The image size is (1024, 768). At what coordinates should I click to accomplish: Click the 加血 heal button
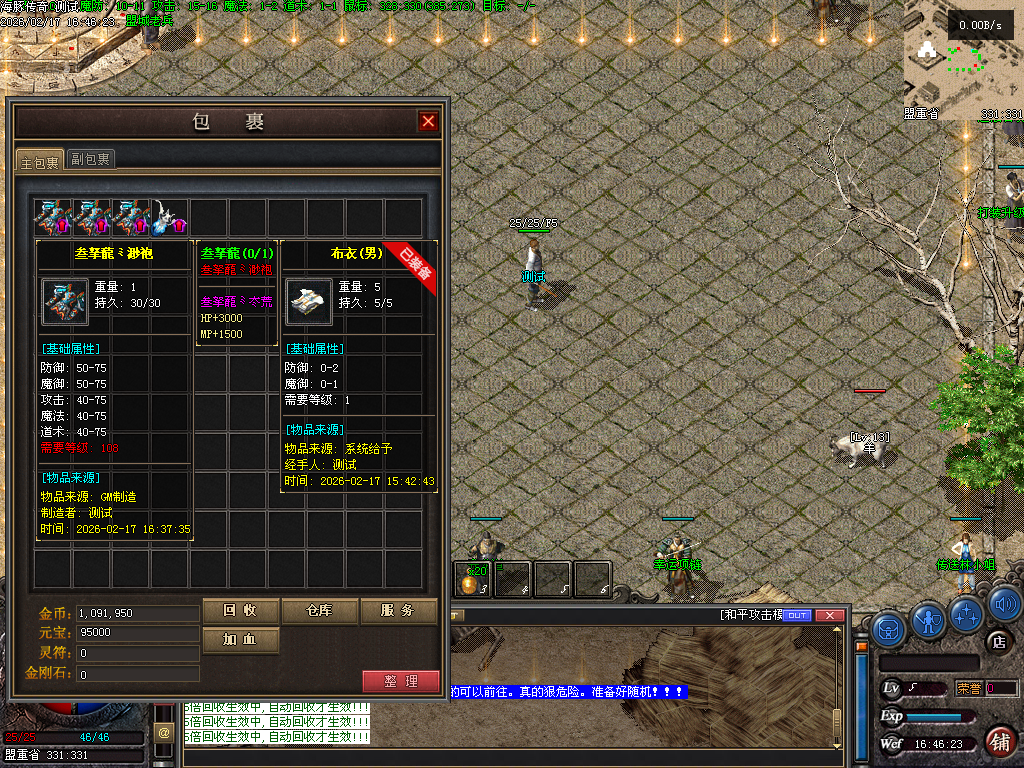pos(240,639)
